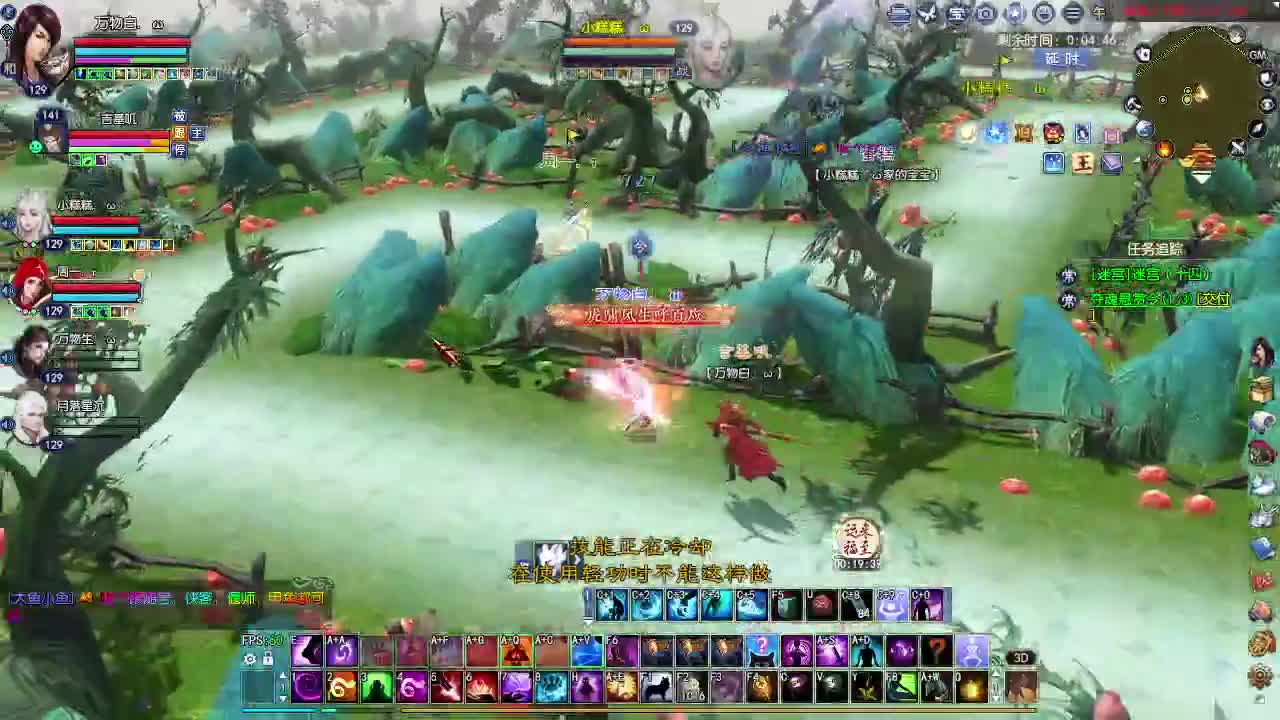Click the down arrow to switch action bar page
Viewport: 1280px width, 720px height.
(x=283, y=698)
